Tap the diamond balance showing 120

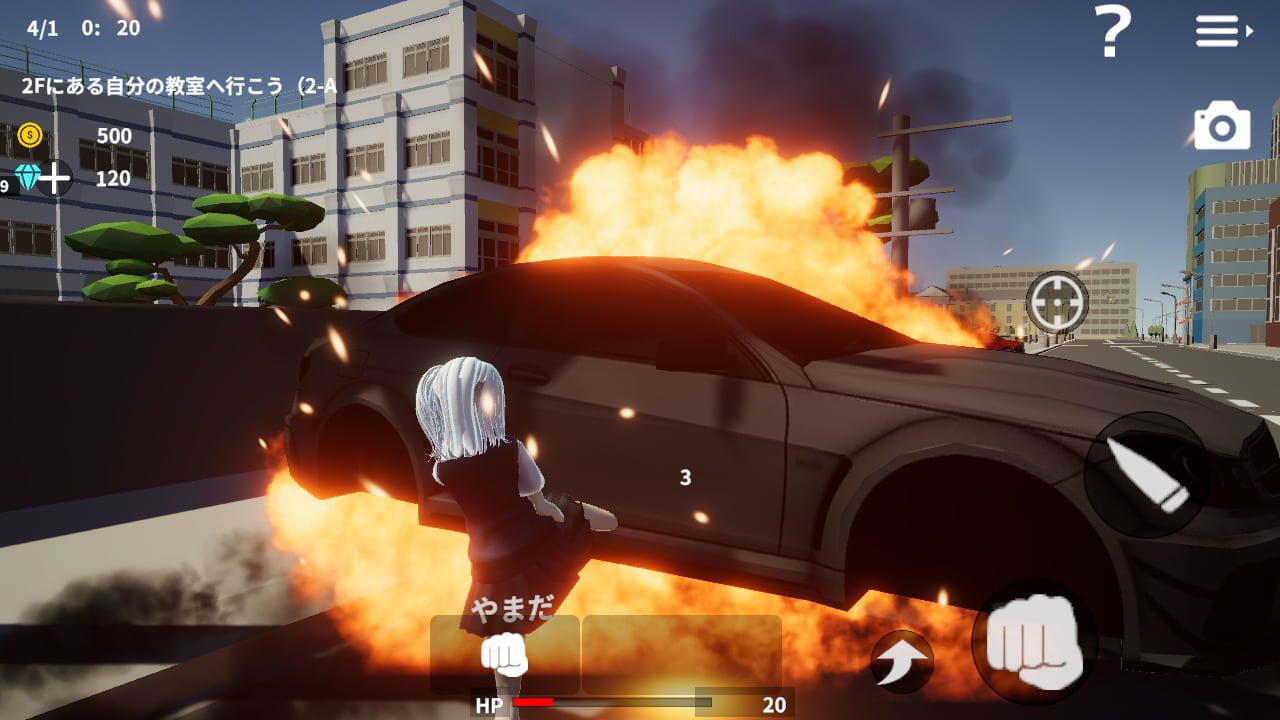115,180
